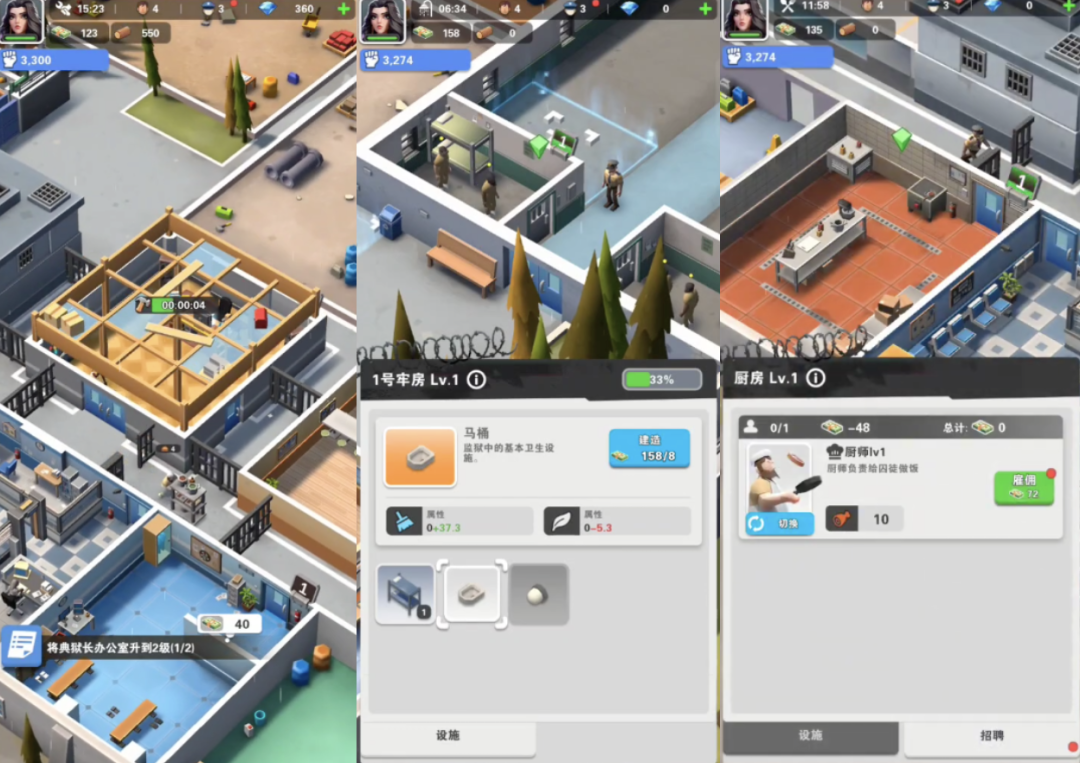Select the bunk bed facility slot
The width and height of the screenshot is (1080, 763).
(x=405, y=595)
